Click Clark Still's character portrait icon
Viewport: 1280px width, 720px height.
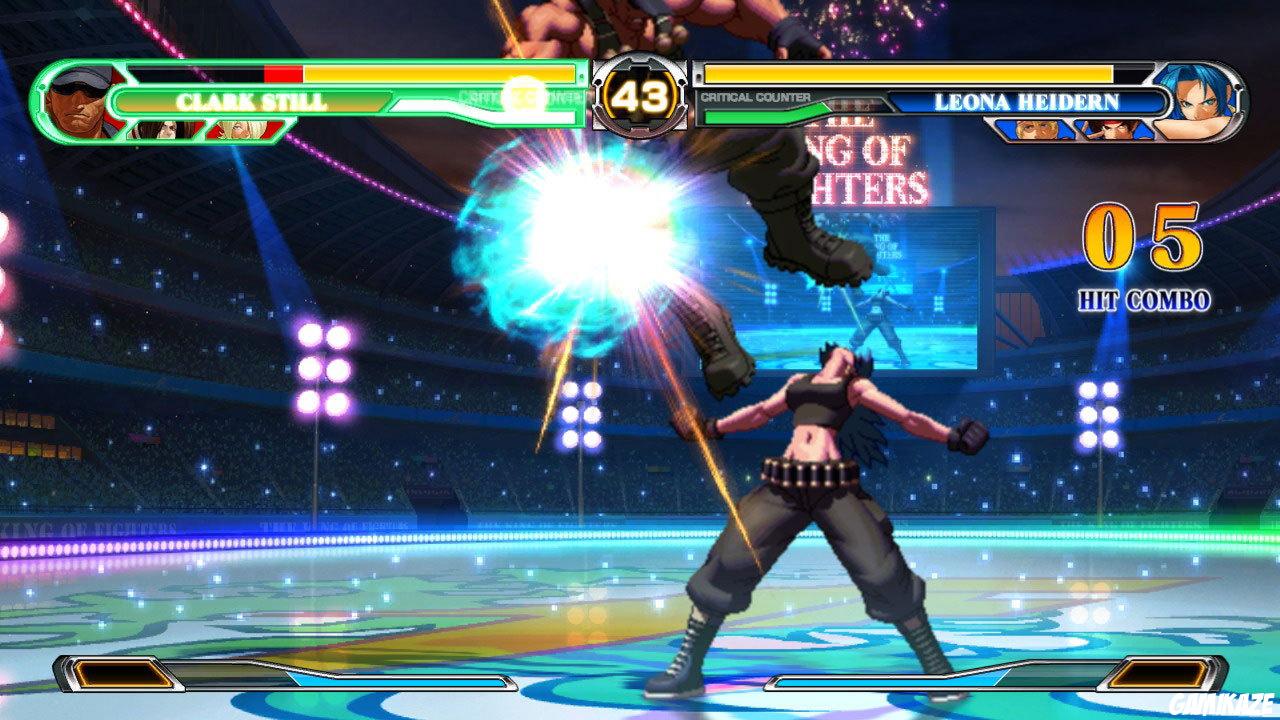tap(80, 98)
